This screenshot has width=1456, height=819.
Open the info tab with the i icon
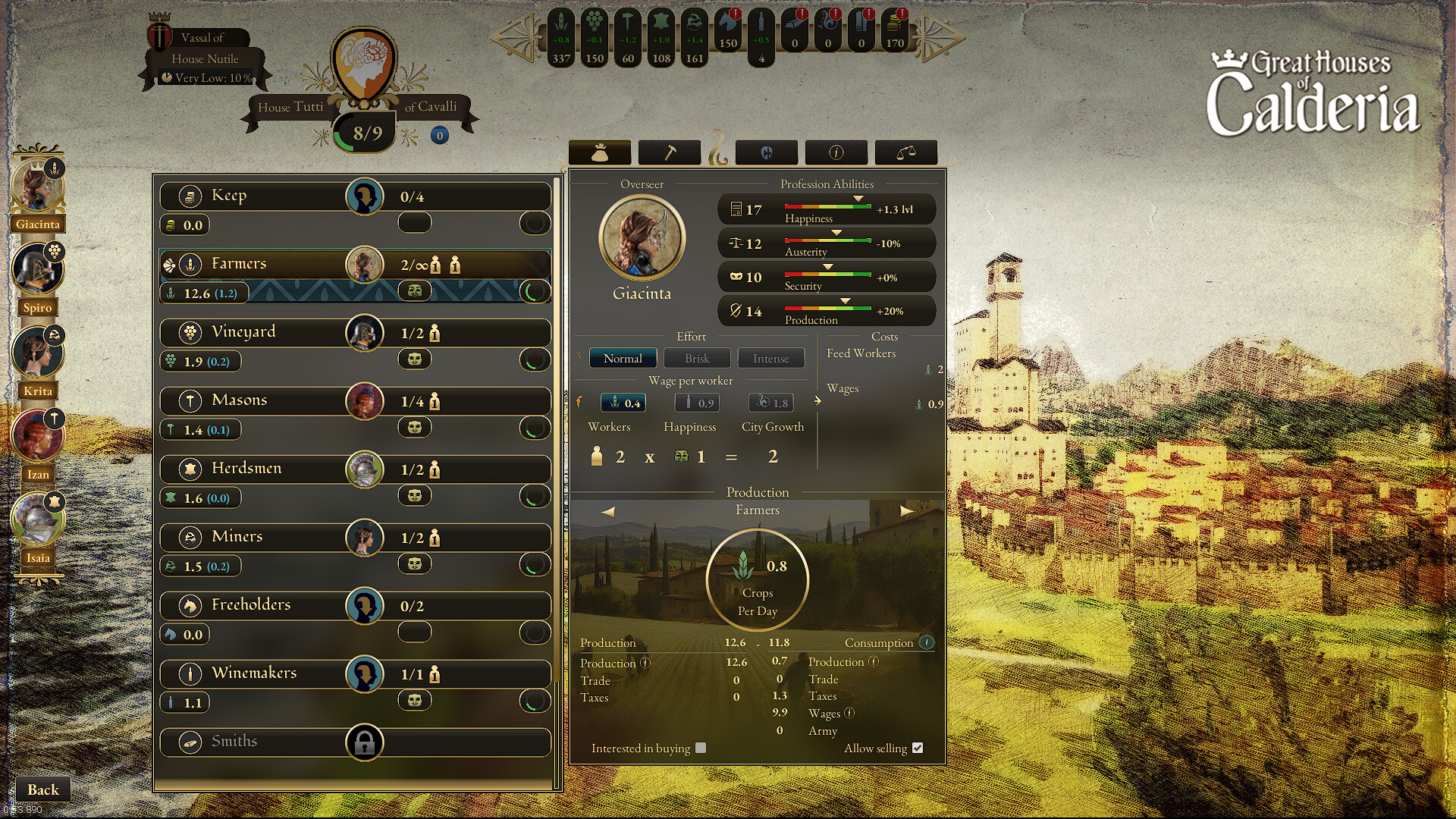click(x=837, y=152)
